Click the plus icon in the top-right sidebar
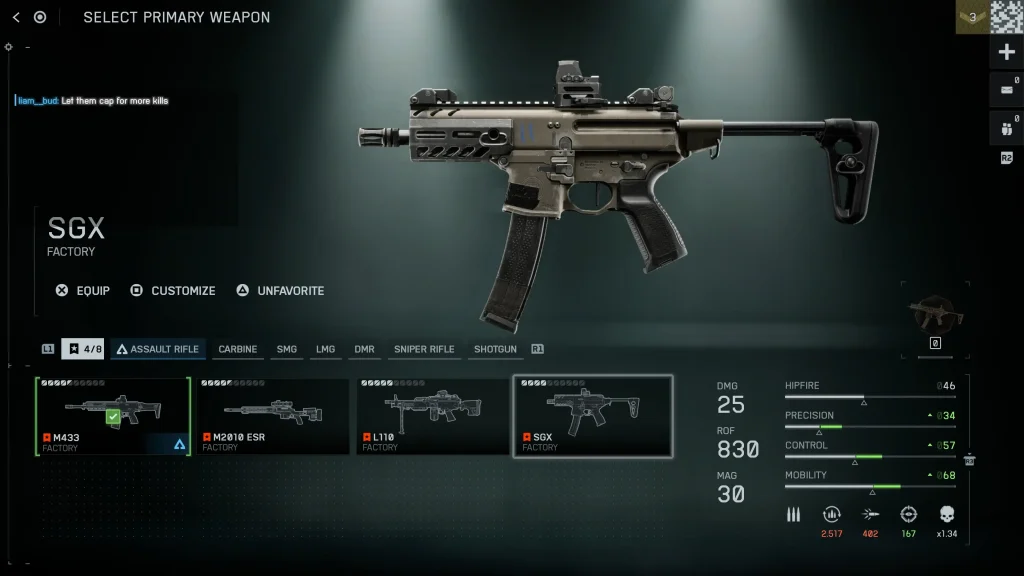 click(1006, 52)
